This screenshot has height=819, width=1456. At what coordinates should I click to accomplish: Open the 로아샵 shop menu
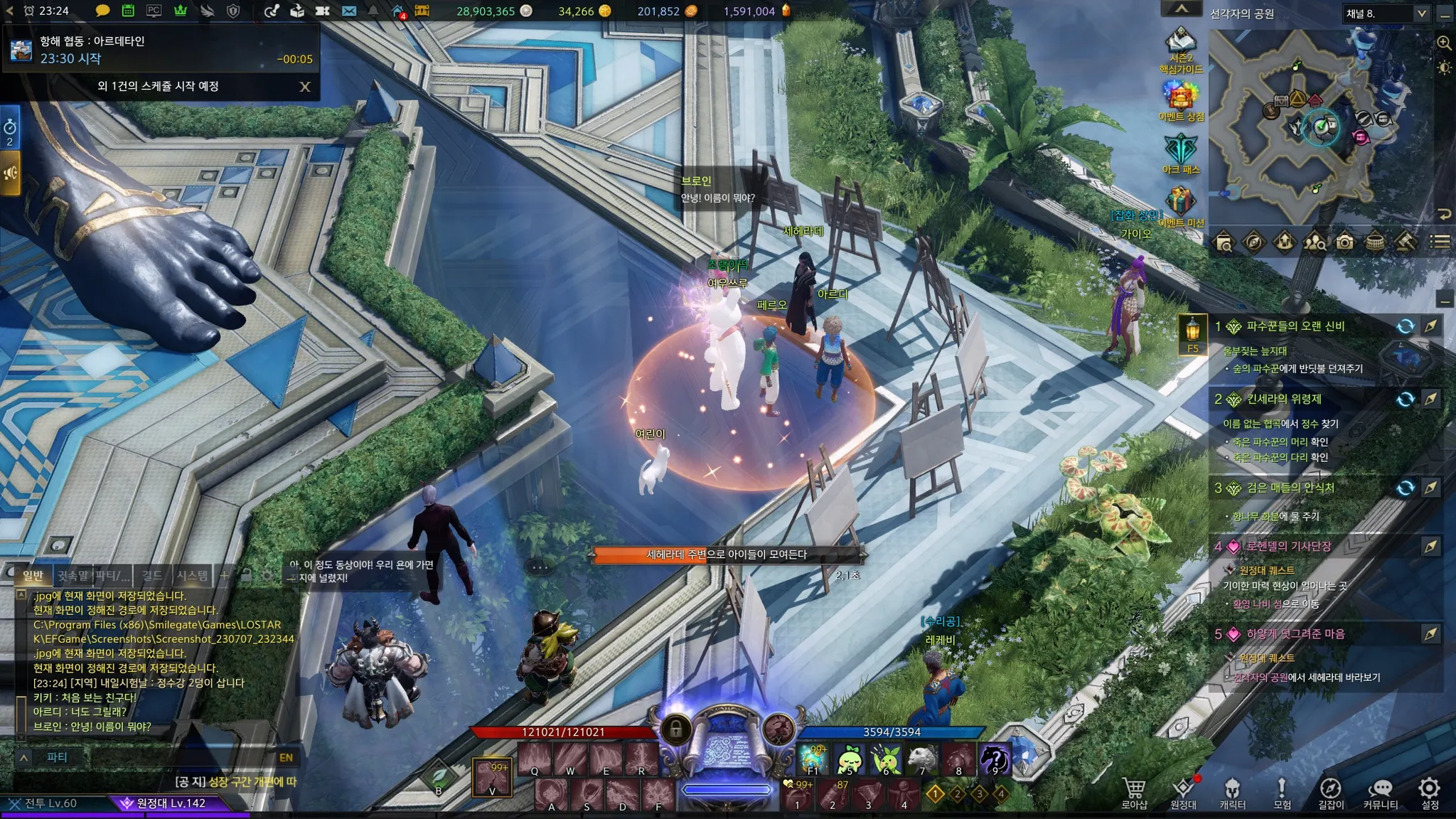[x=1134, y=793]
